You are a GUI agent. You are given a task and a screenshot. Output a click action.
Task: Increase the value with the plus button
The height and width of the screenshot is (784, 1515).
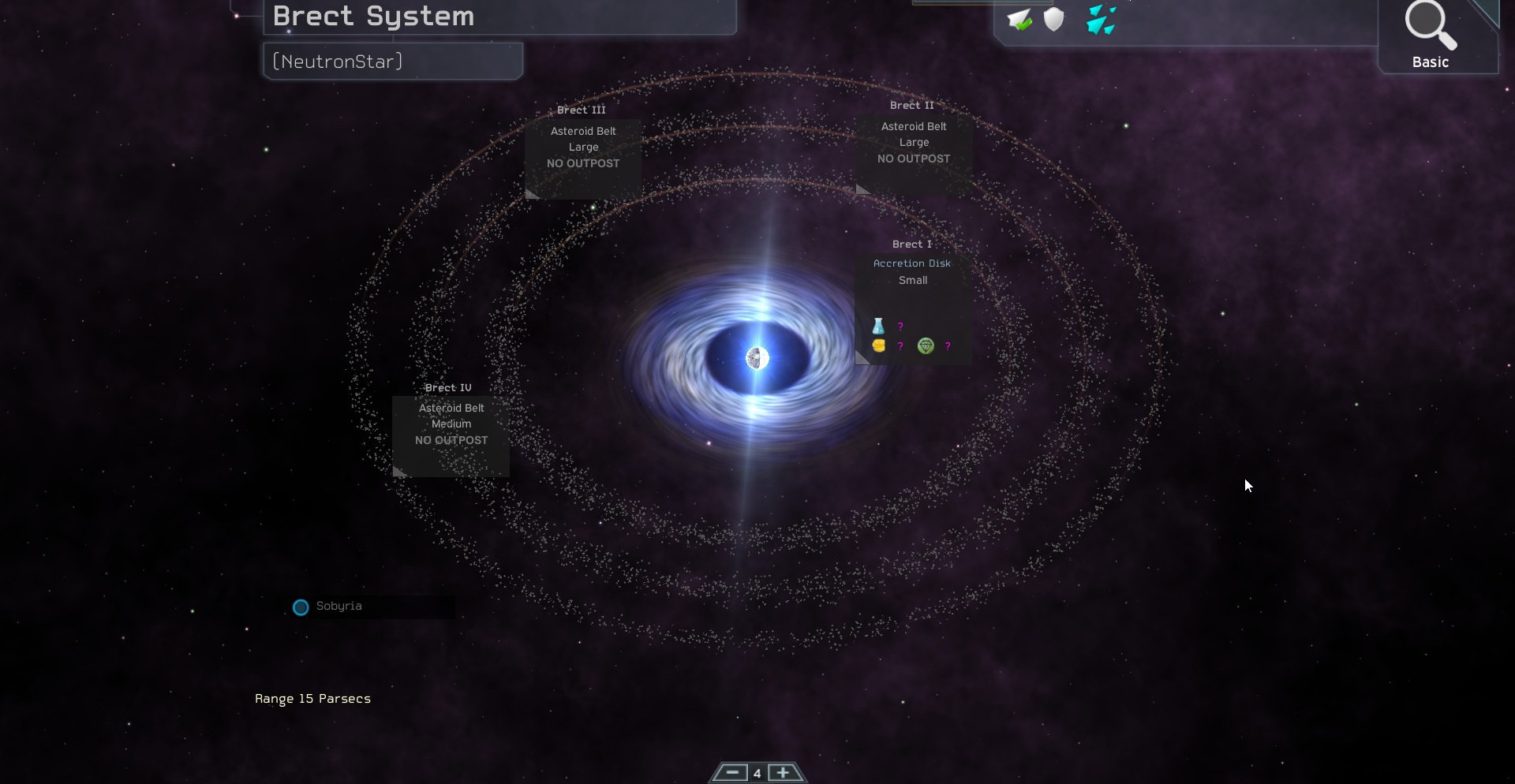[x=783, y=772]
